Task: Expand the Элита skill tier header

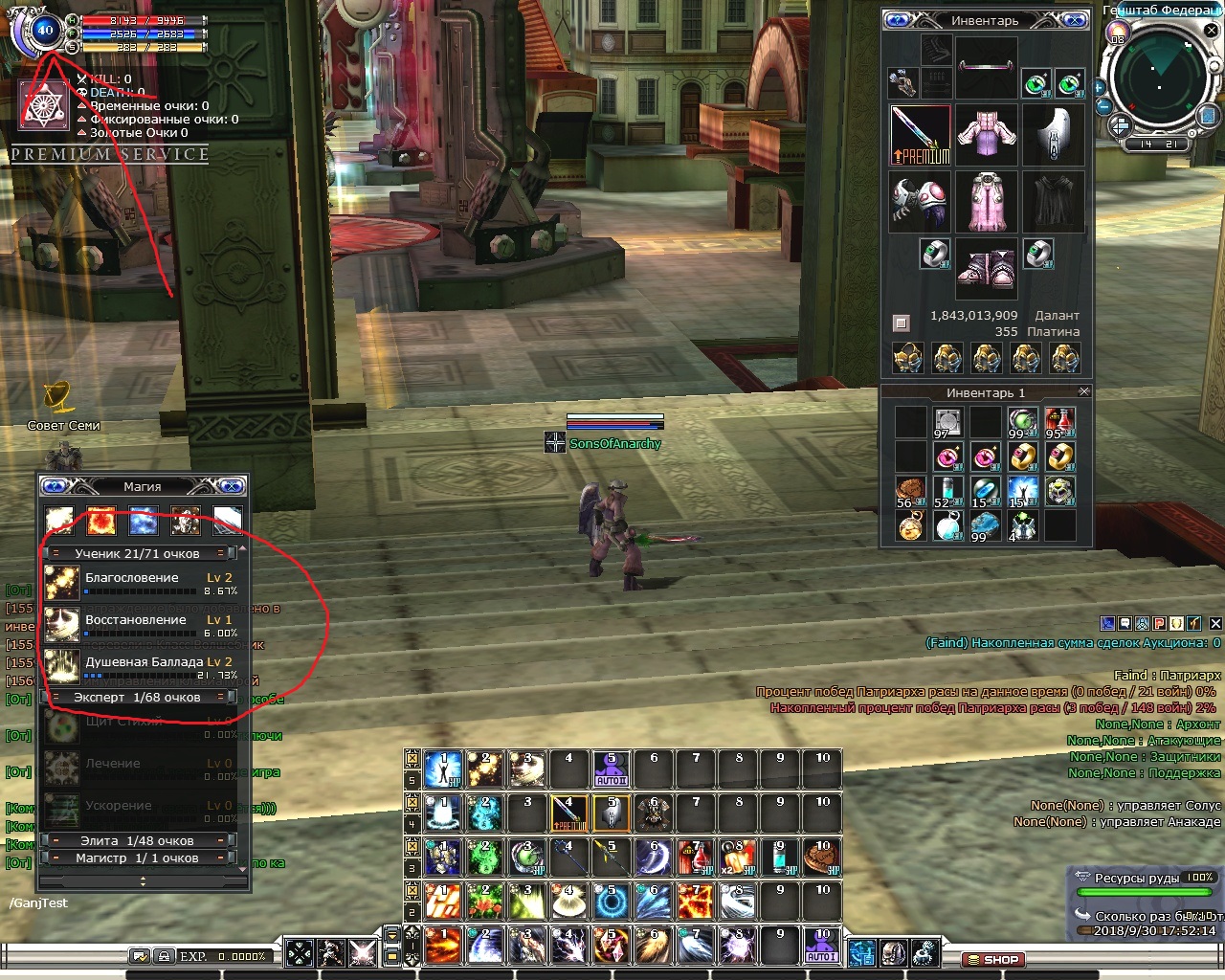Action: point(137,840)
